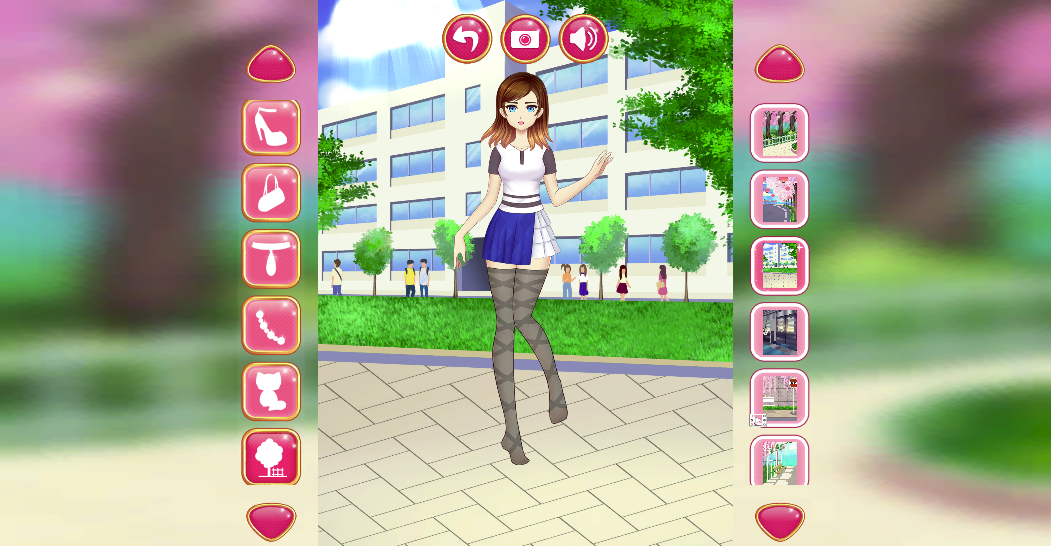The height and width of the screenshot is (546, 1051).
Task: Select the handbag category
Action: click(x=271, y=193)
